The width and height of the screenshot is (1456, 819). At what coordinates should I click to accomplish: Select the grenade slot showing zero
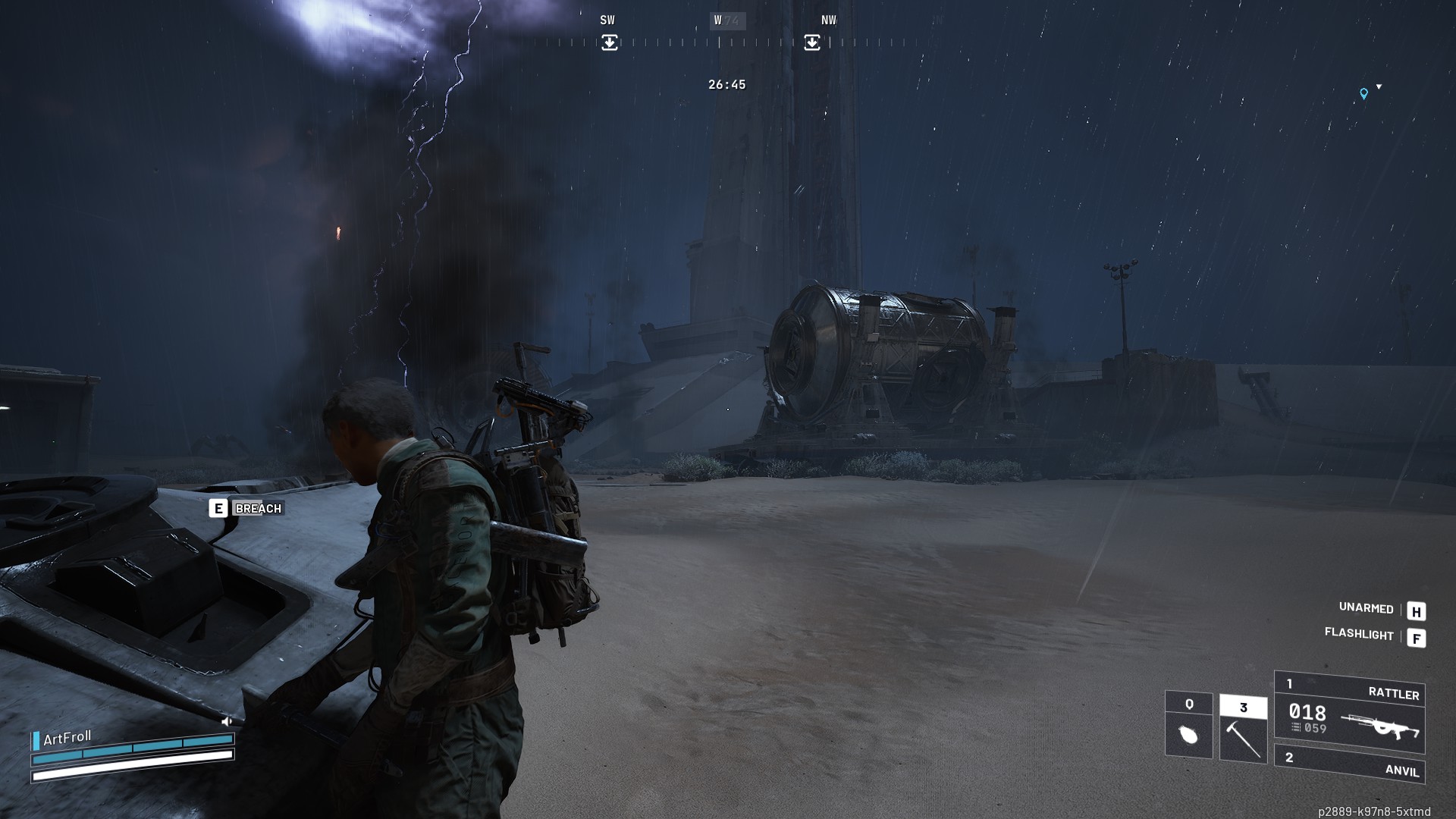[x=1188, y=724]
